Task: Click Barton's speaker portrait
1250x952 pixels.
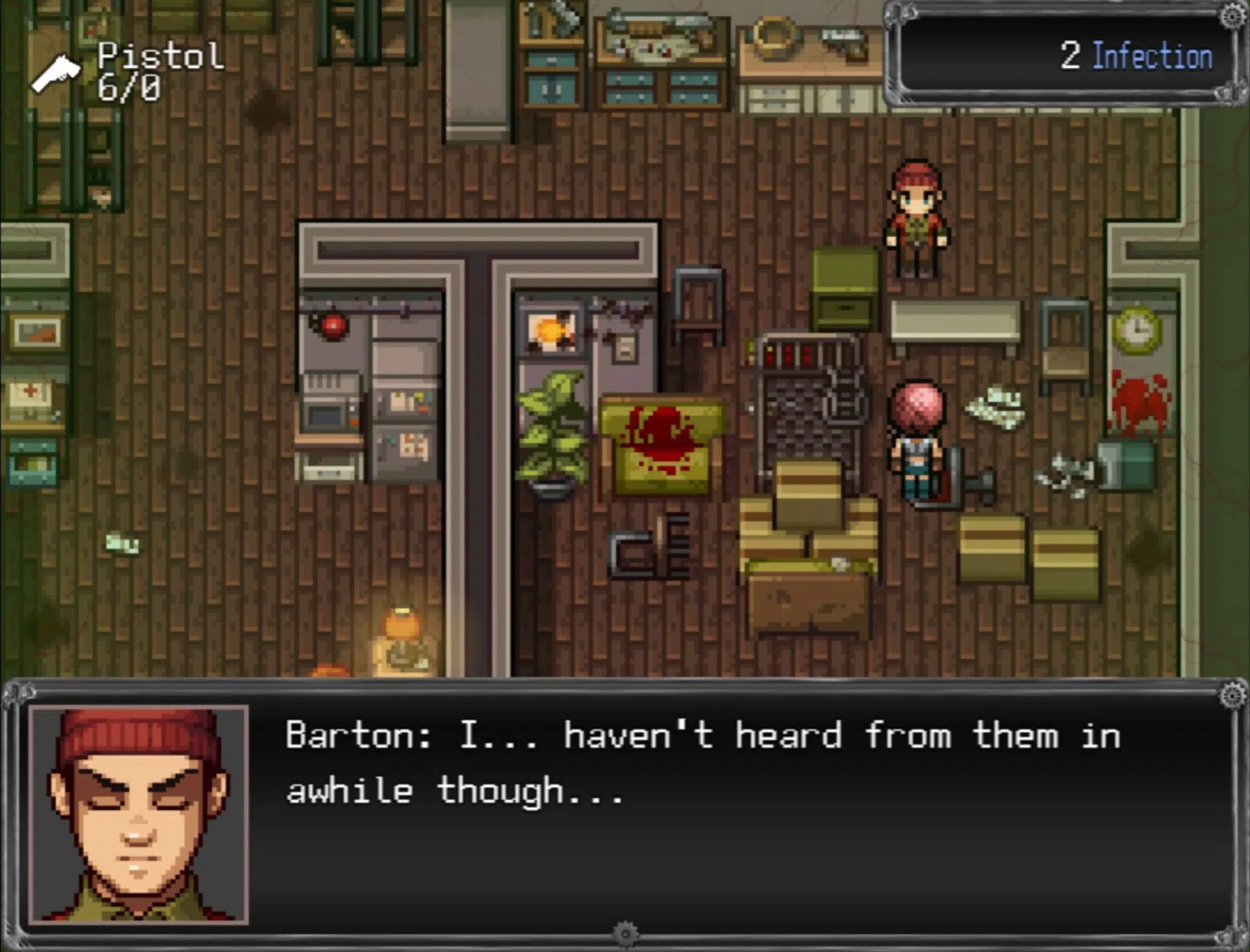Action: point(139,814)
